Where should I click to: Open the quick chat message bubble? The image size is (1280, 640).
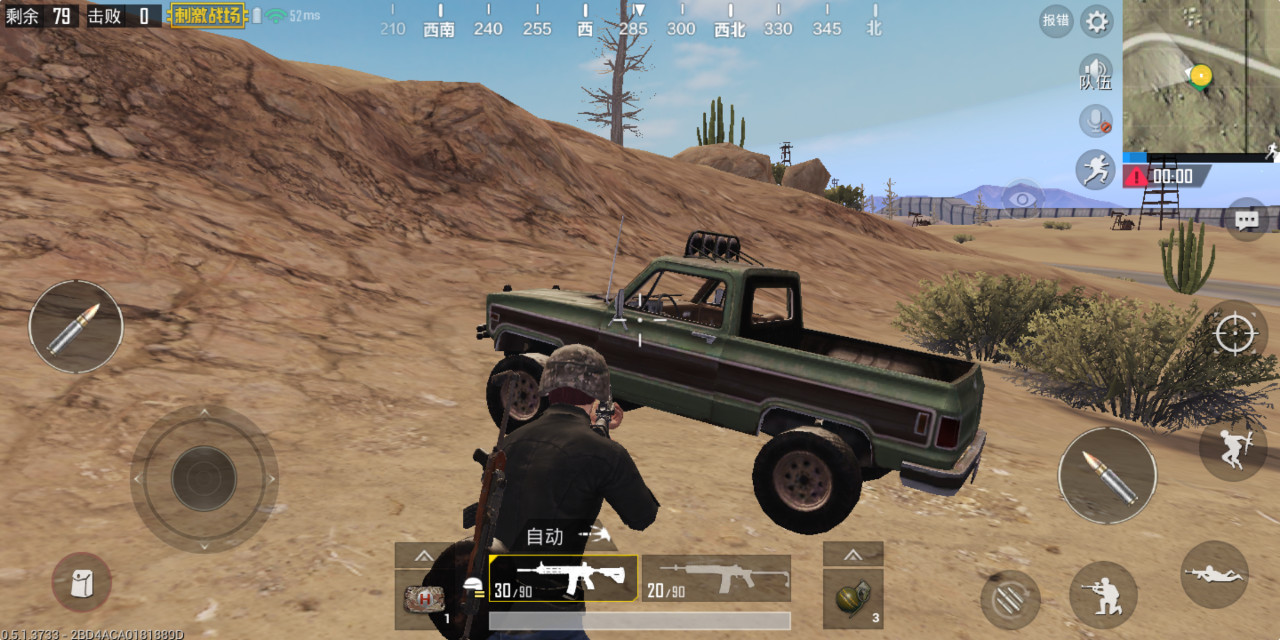1246,219
